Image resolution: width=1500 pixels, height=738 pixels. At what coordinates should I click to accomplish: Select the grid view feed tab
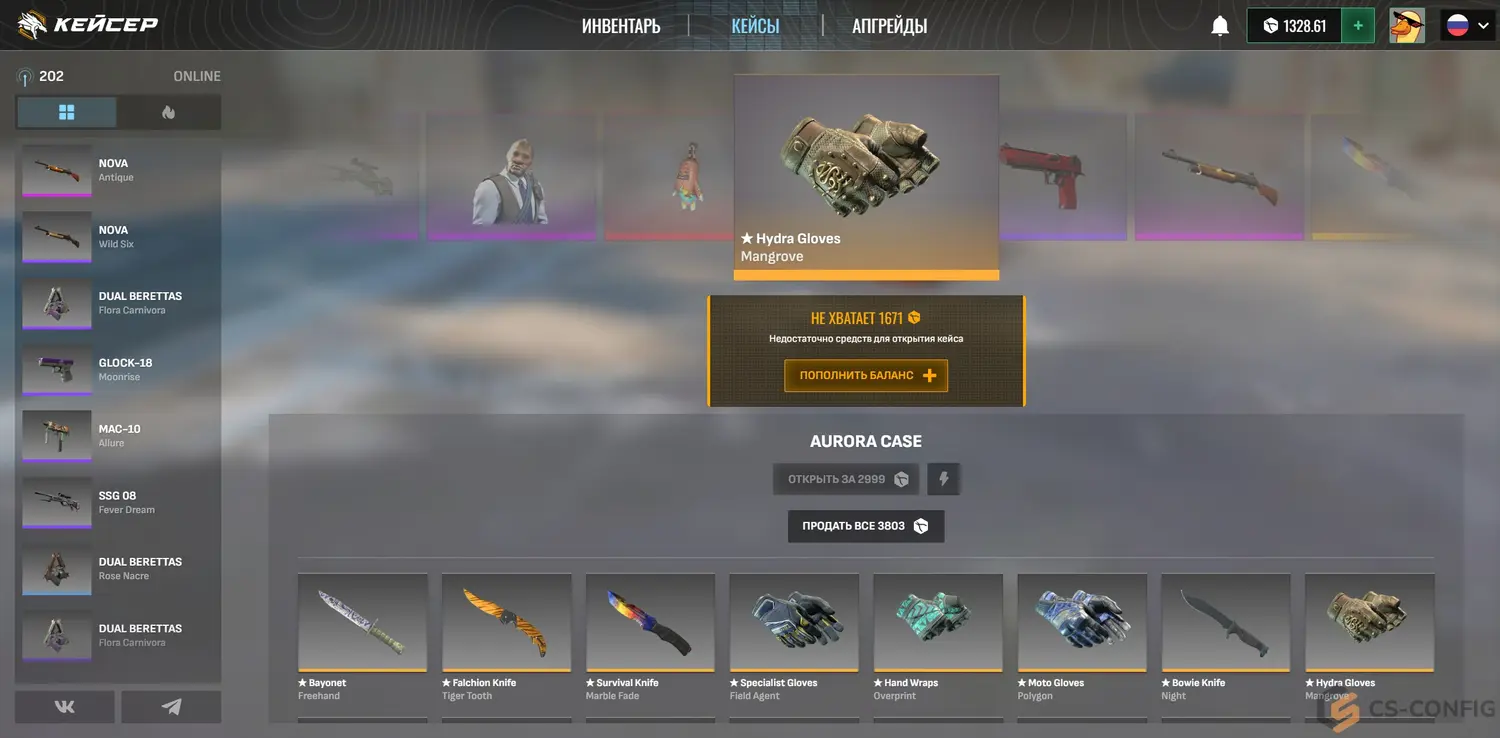(67, 113)
